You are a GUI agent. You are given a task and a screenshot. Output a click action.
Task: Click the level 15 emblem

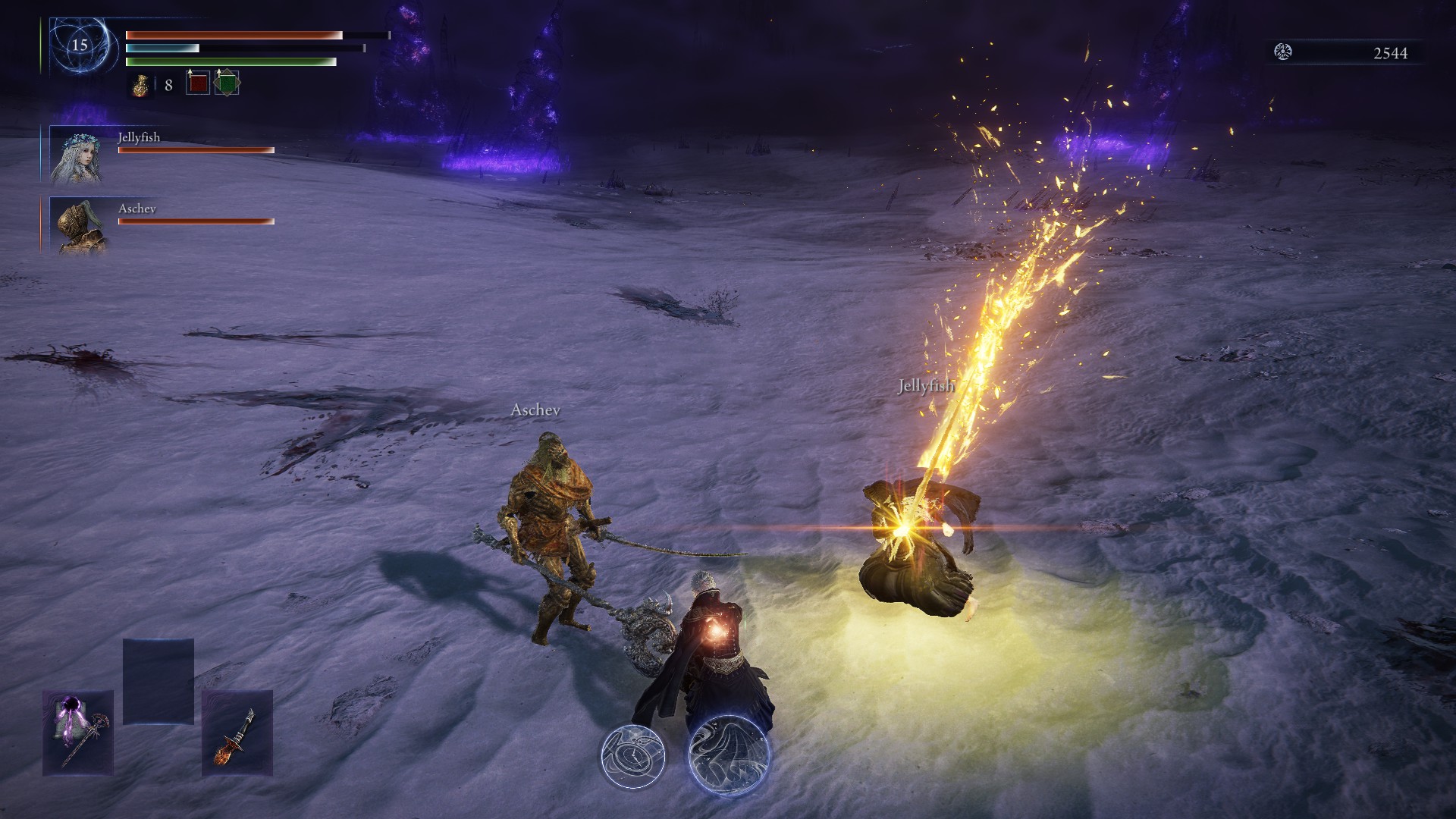click(80, 45)
